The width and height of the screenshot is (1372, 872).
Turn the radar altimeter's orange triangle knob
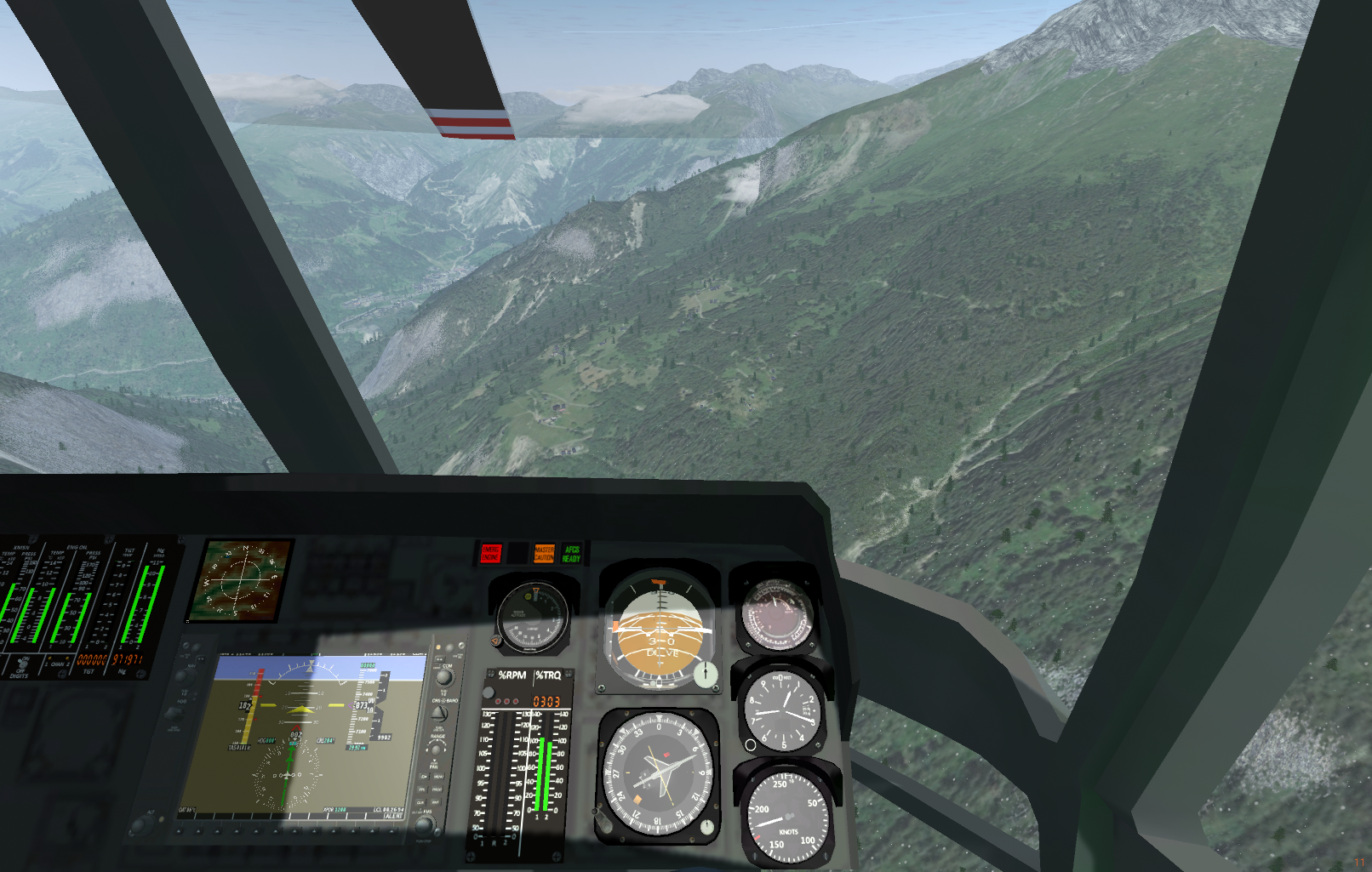497,641
